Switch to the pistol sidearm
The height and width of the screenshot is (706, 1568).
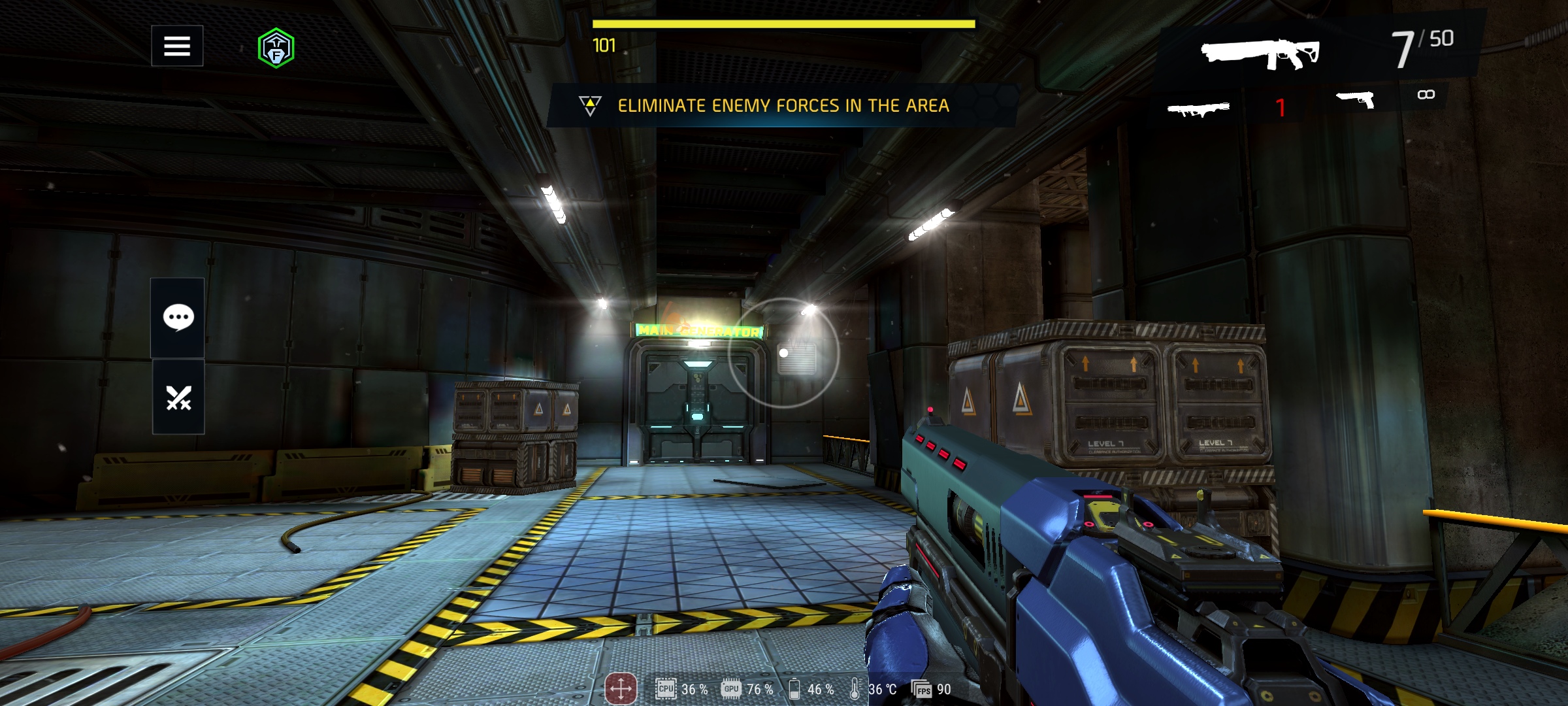click(x=1356, y=100)
